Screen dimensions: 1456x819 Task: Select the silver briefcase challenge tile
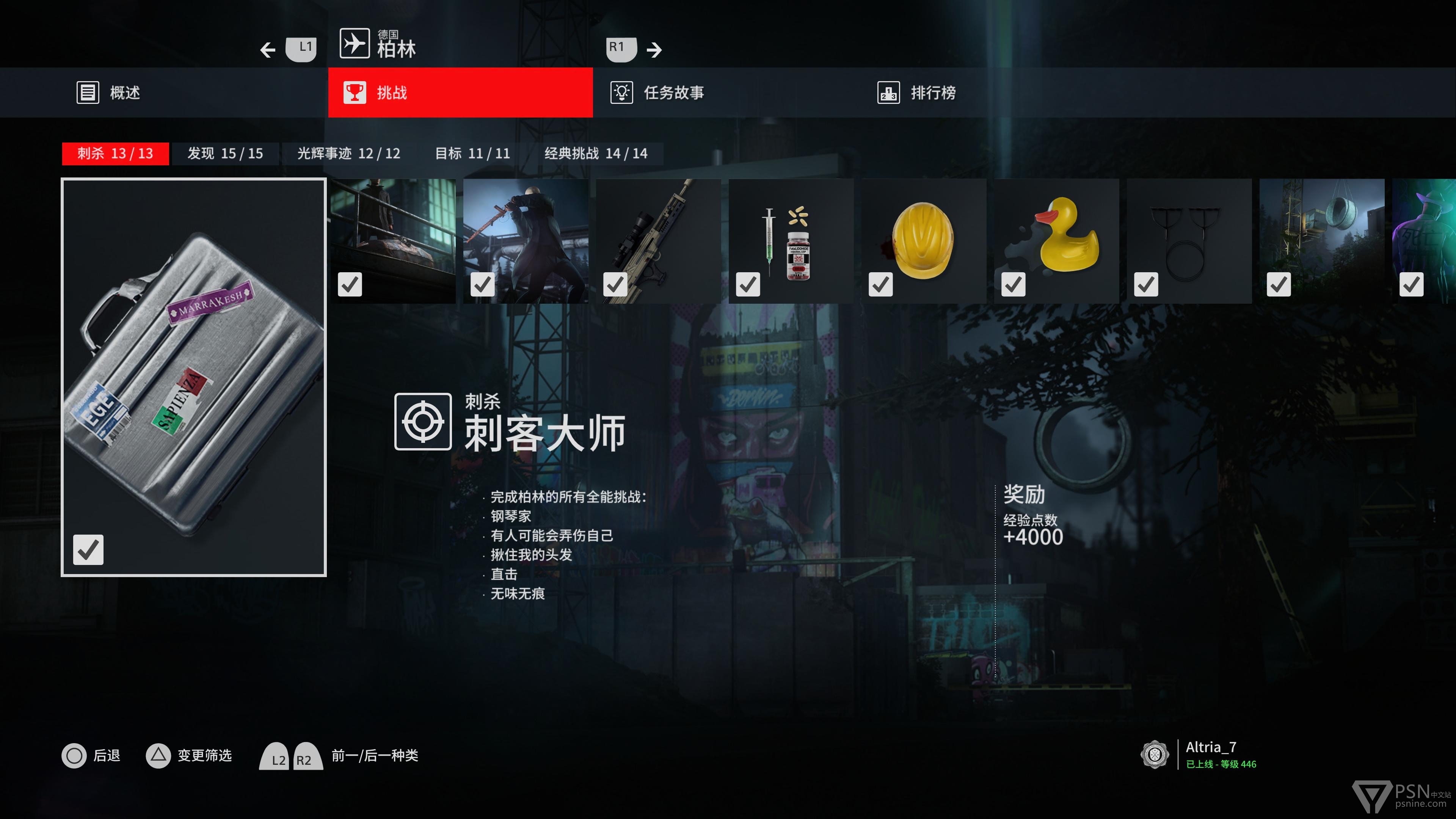coord(194,377)
